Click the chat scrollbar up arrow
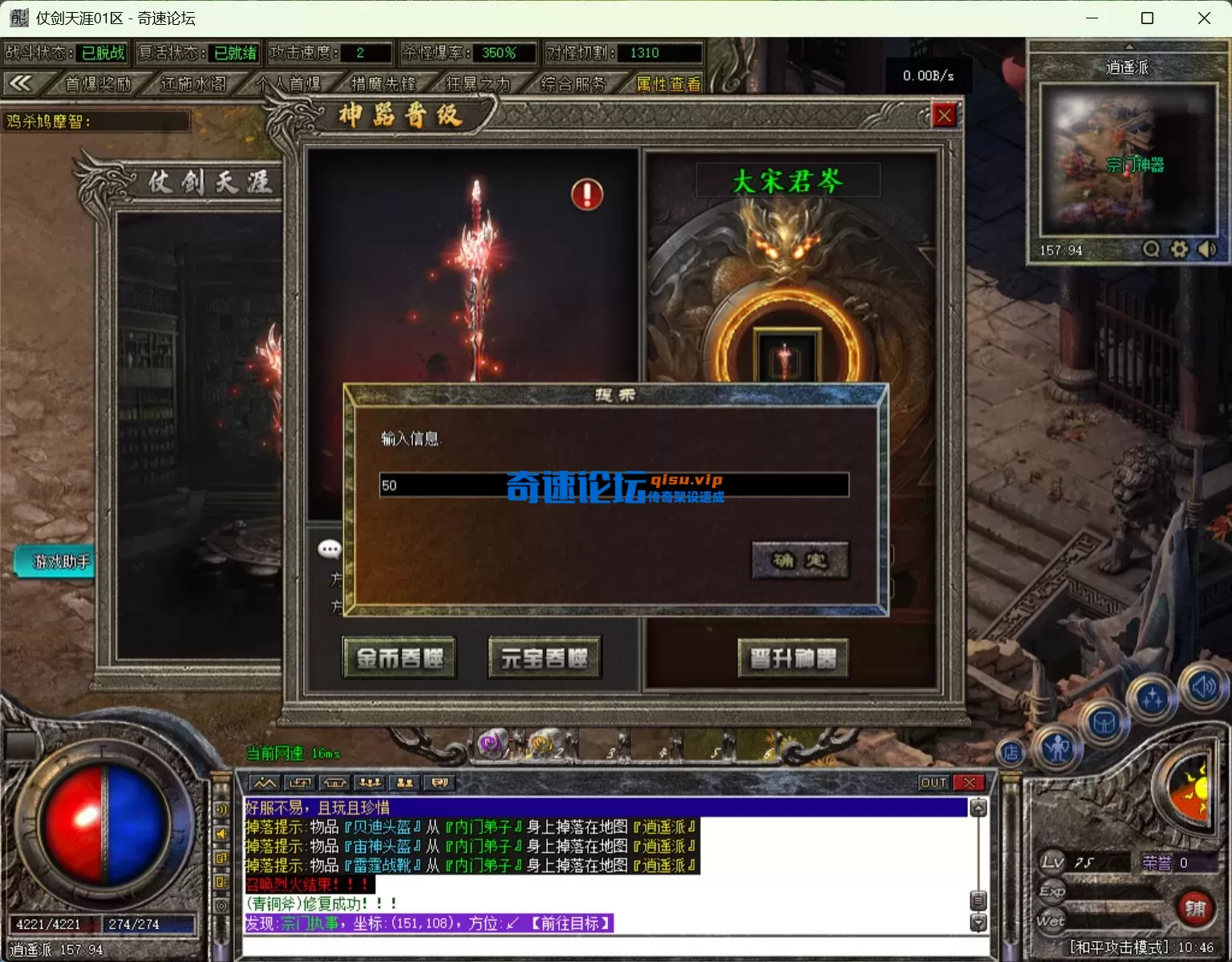The image size is (1232, 962). click(978, 809)
